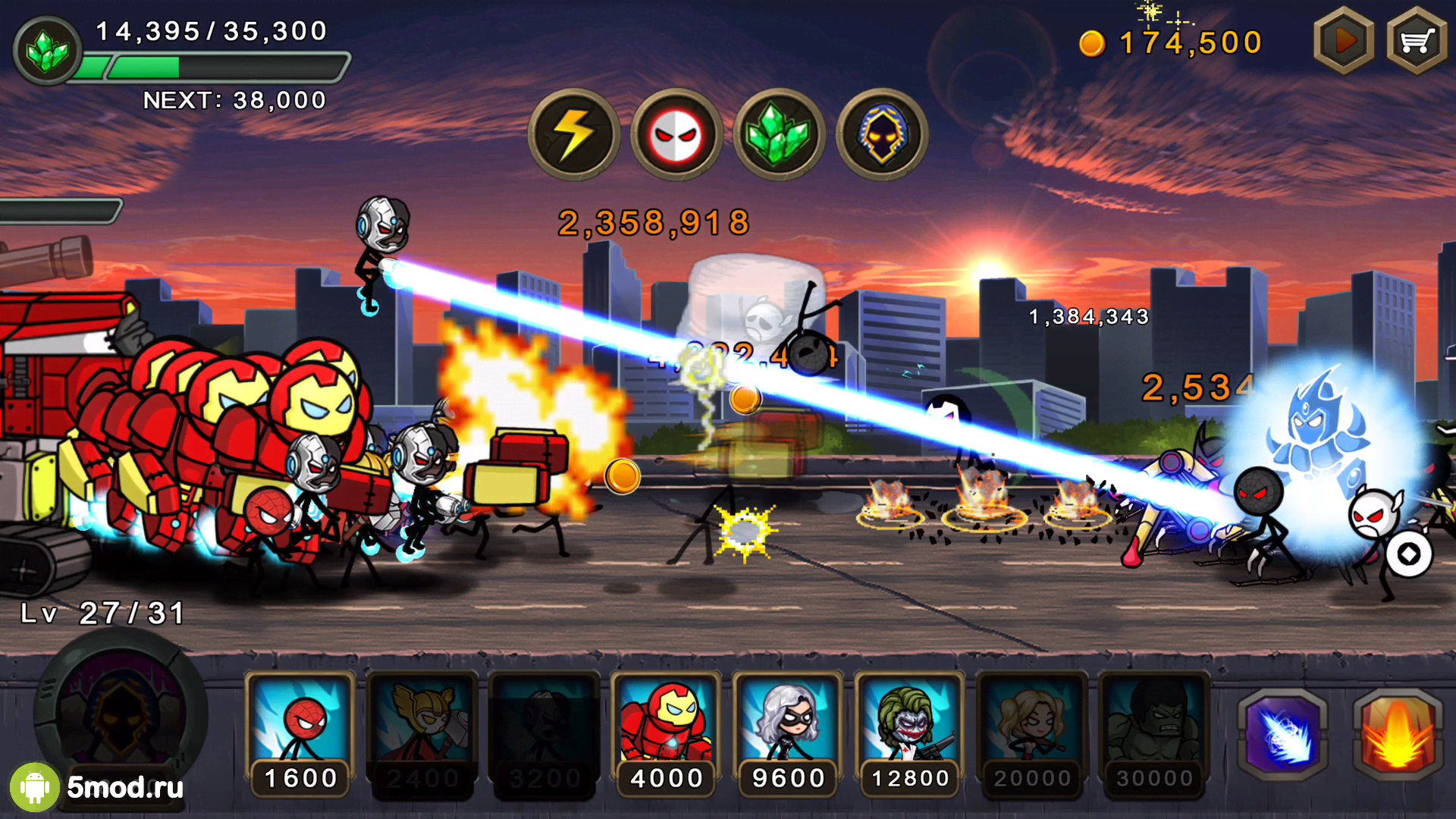1456x819 pixels.
Task: Tap the dark hooded summon portrait
Action: click(121, 713)
